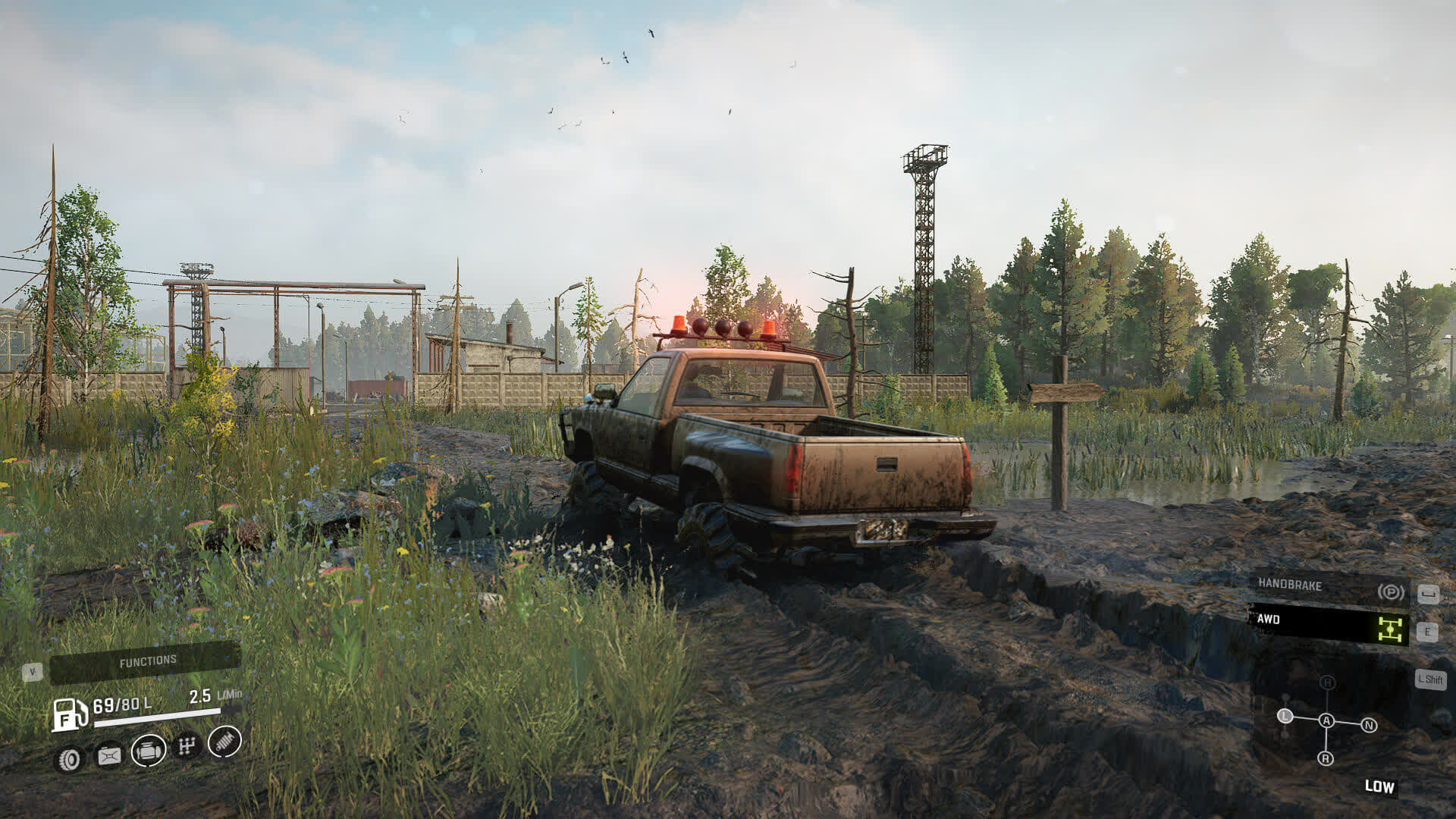
Task: Shift to the L low gear
Action: [1285, 716]
